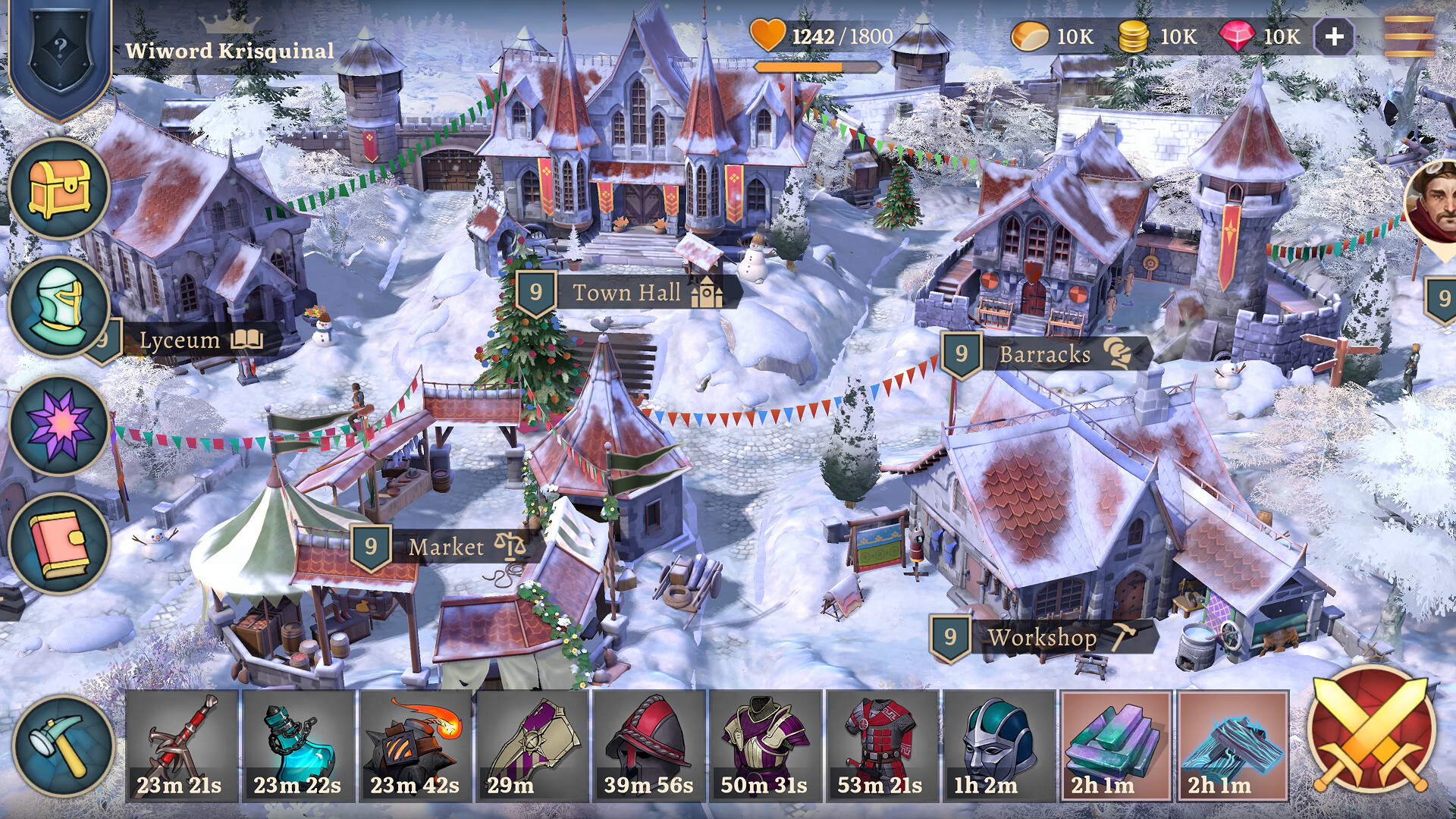Choose the purple chest armor slot

(x=765, y=745)
